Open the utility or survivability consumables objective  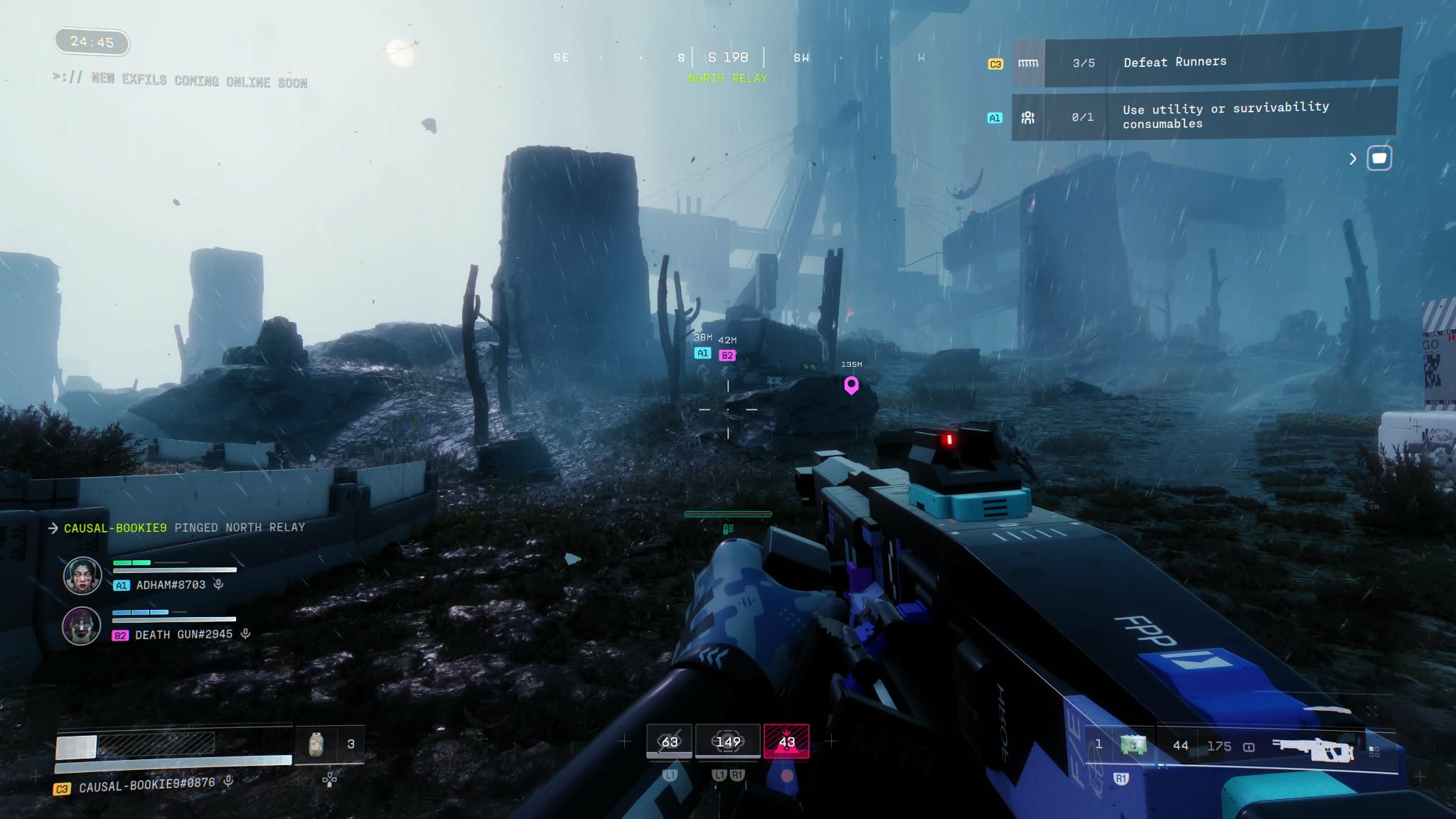tap(1204, 116)
